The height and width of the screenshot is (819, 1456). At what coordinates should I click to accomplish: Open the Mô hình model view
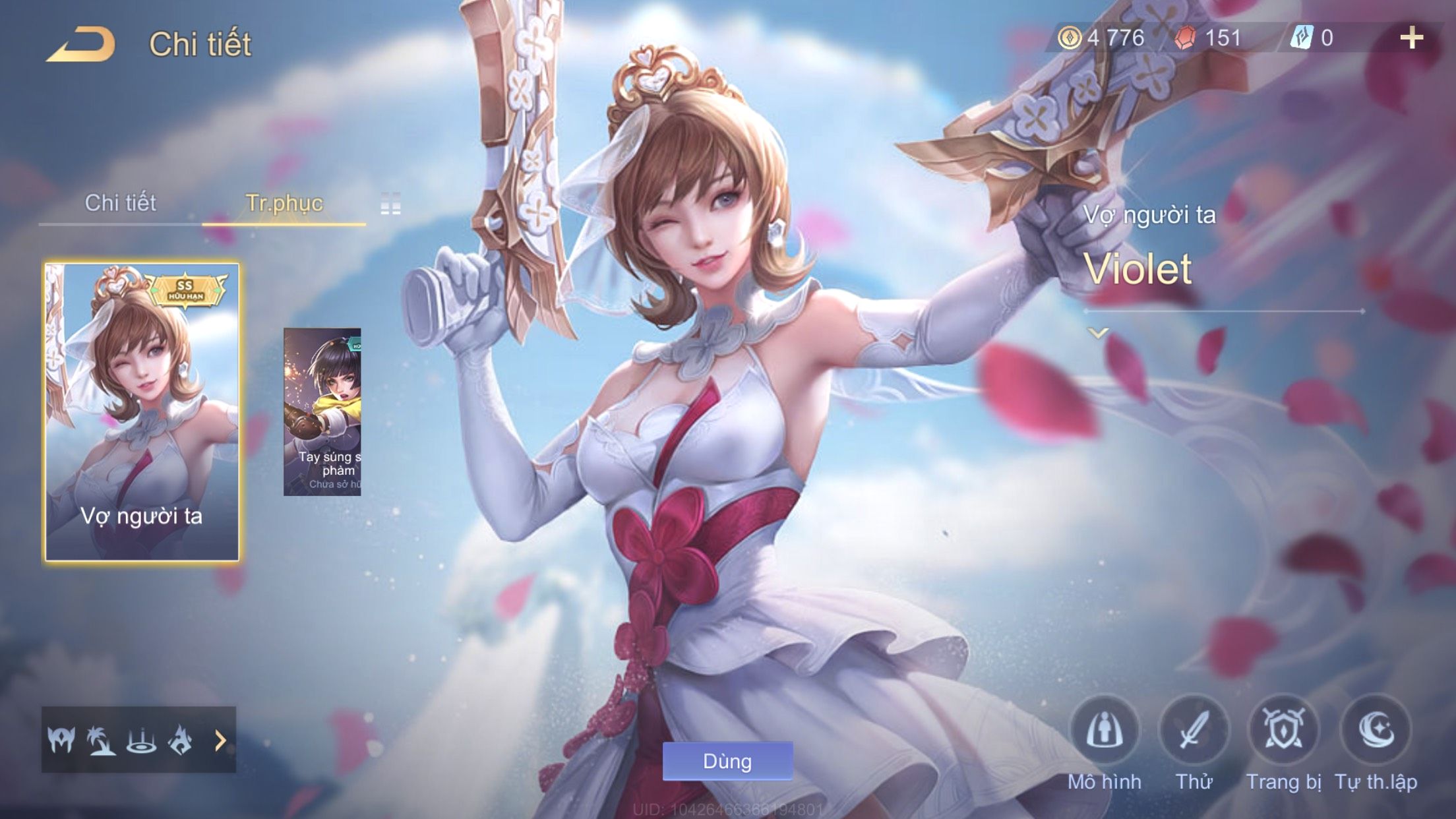(1105, 731)
